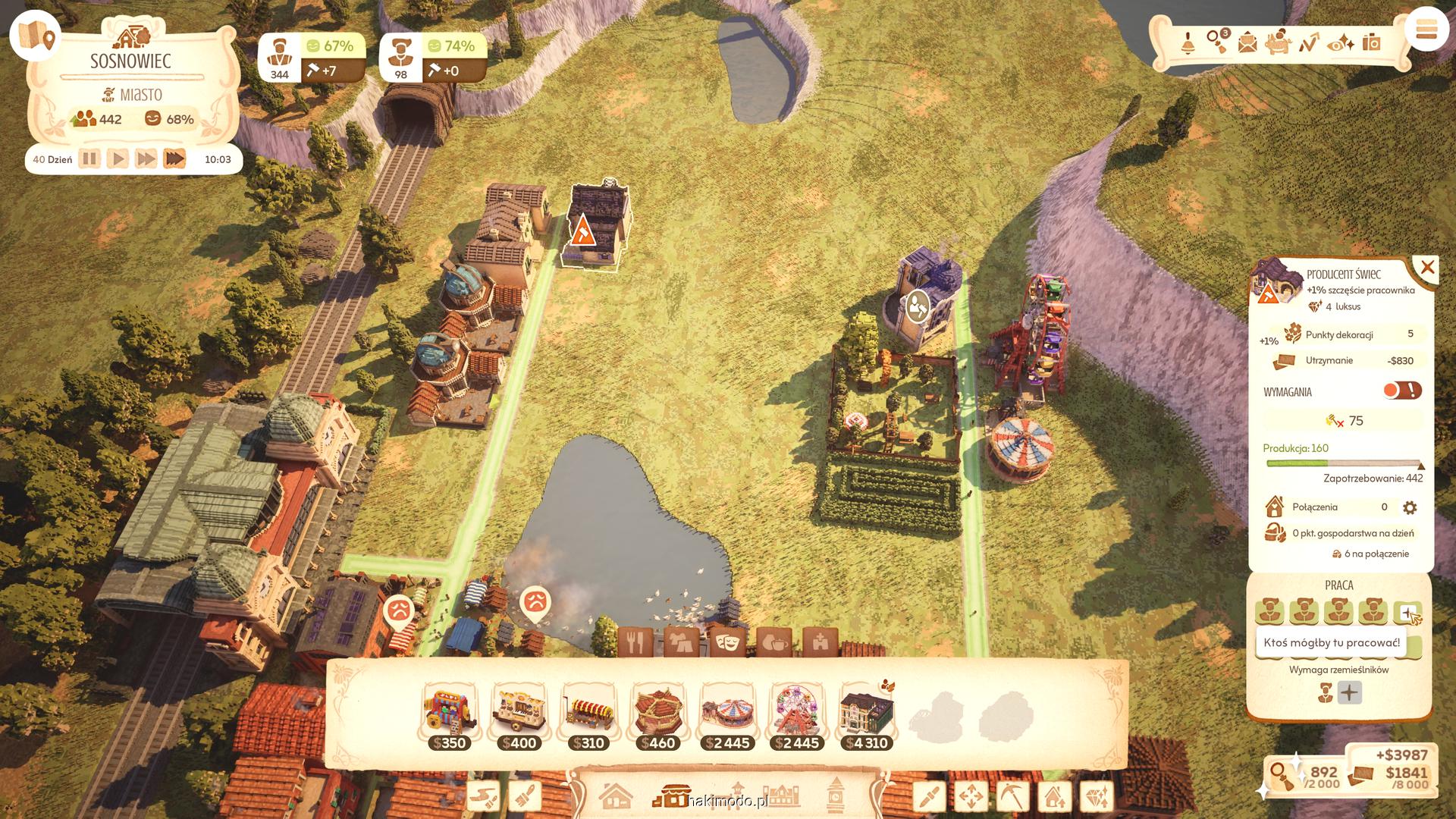The width and height of the screenshot is (1456, 819).
Task: Open the Połączenia gear settings
Action: pos(1410,507)
